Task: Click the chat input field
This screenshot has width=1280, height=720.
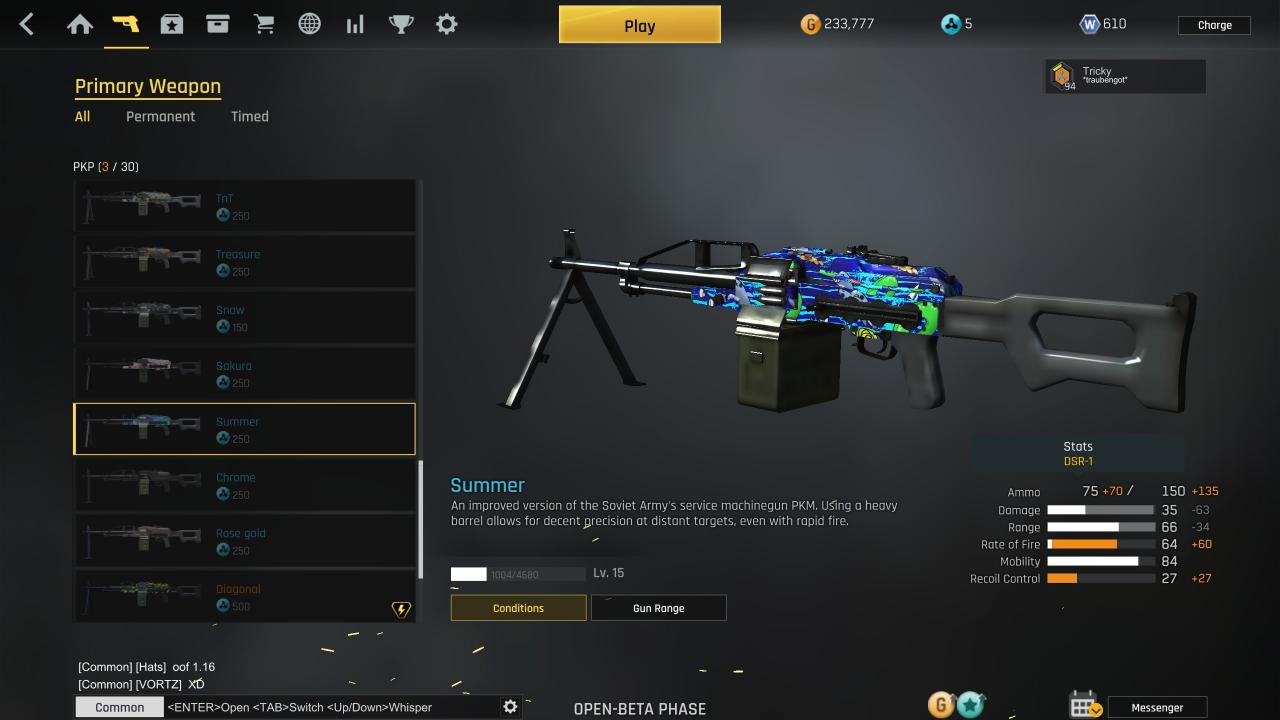Action: tap(330, 707)
